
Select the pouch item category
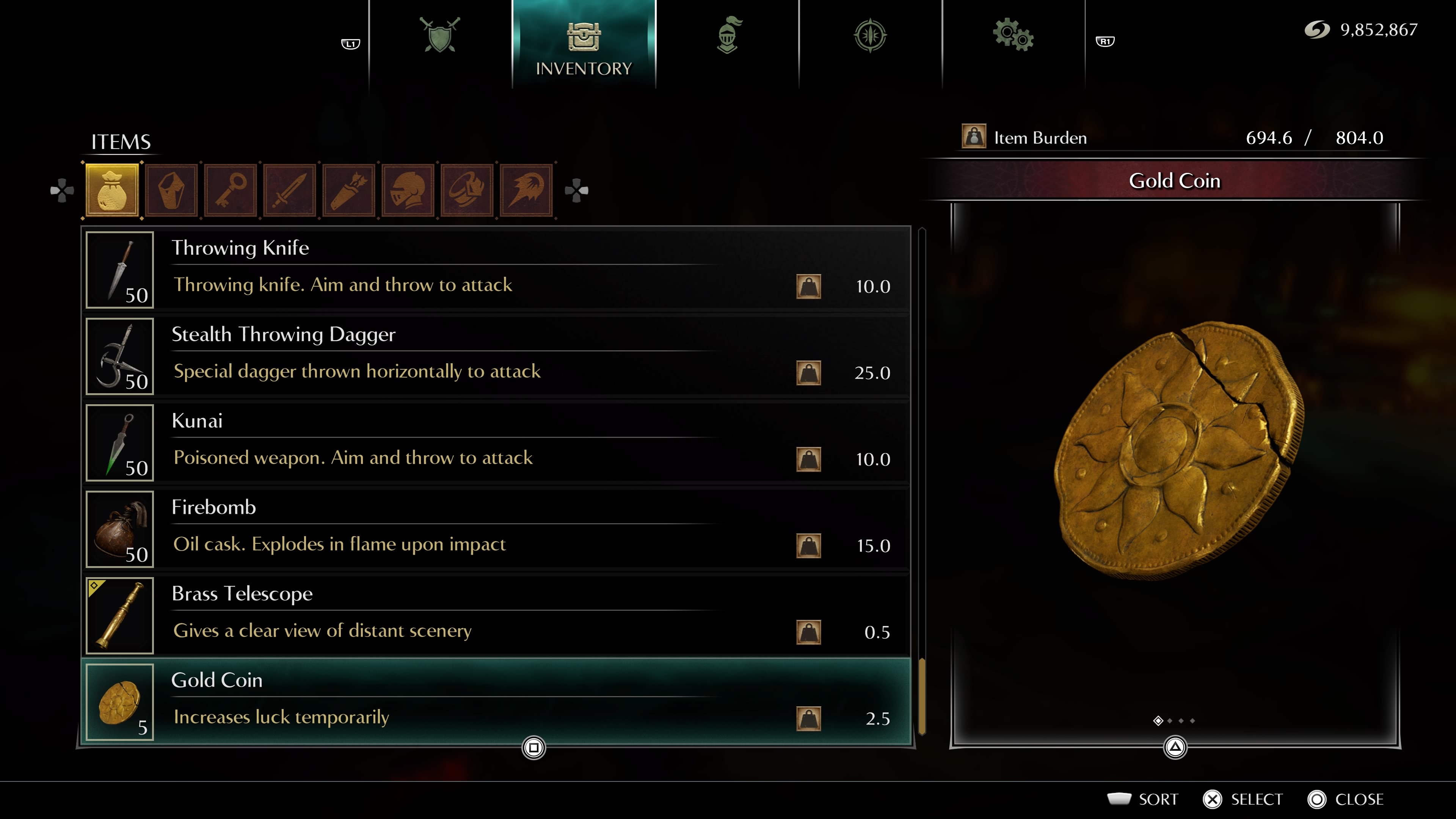click(x=112, y=190)
